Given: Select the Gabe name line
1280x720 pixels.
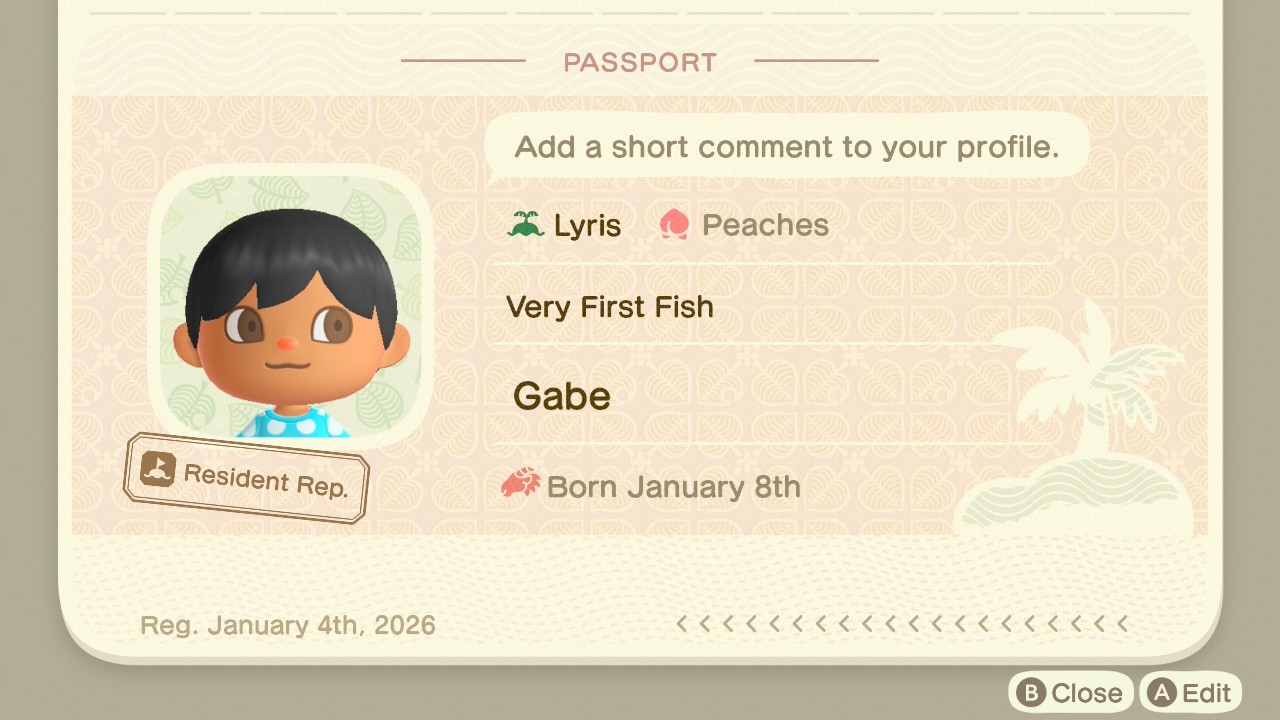Looking at the screenshot, I should [x=562, y=397].
